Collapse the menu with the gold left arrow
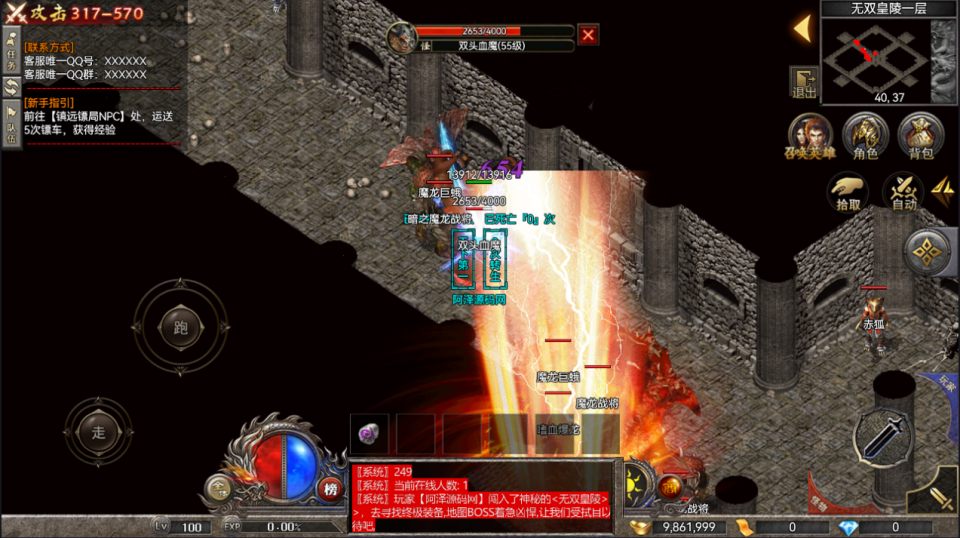 coord(802,28)
